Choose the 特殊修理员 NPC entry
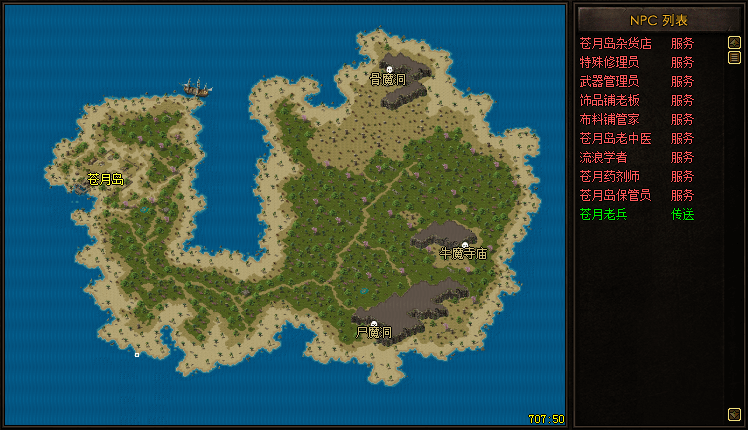The width and height of the screenshot is (748, 430). (609, 62)
